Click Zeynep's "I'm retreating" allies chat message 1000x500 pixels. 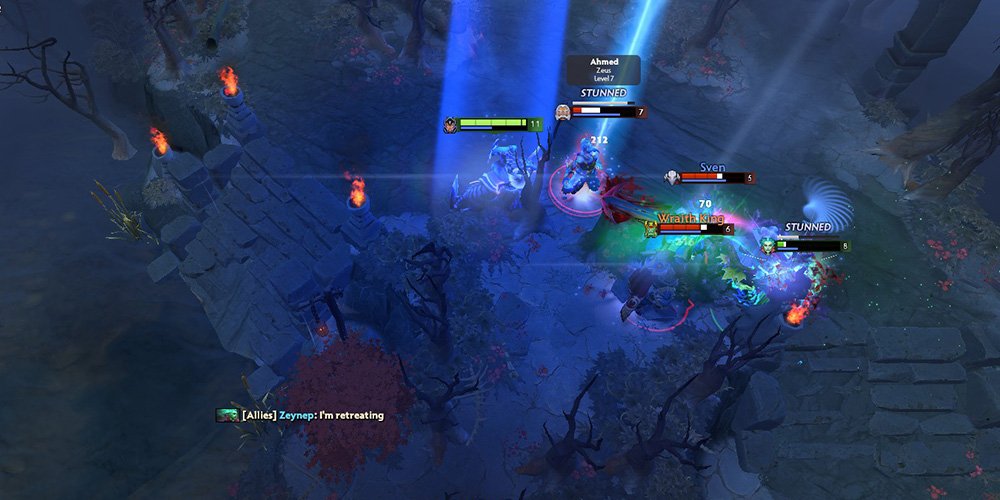tap(312, 415)
